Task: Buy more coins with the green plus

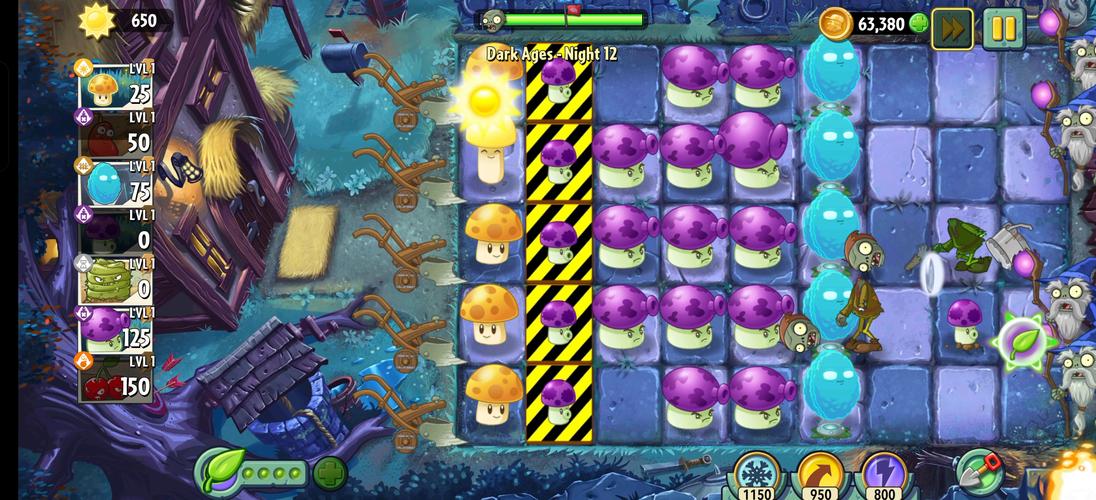Action: point(919,23)
